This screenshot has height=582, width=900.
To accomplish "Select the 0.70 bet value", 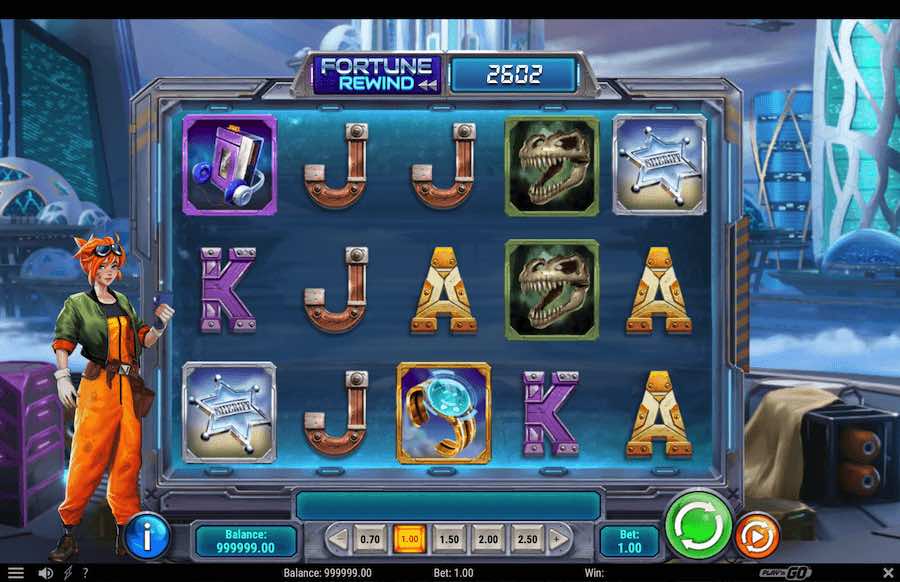I will [370, 540].
